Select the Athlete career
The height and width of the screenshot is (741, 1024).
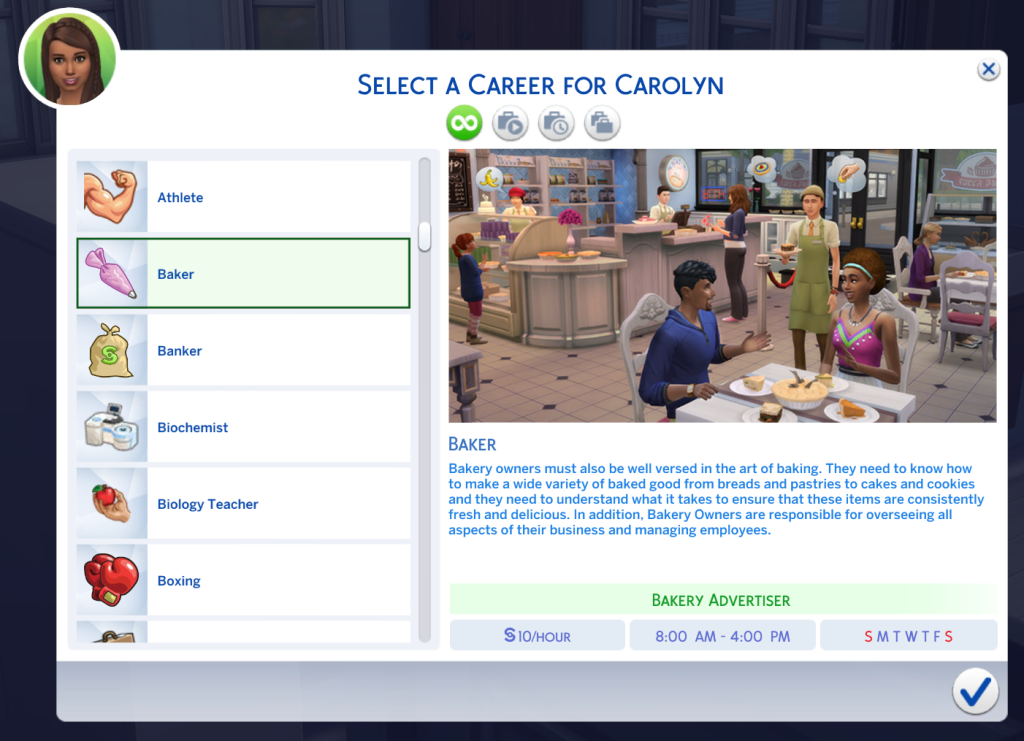[243, 197]
